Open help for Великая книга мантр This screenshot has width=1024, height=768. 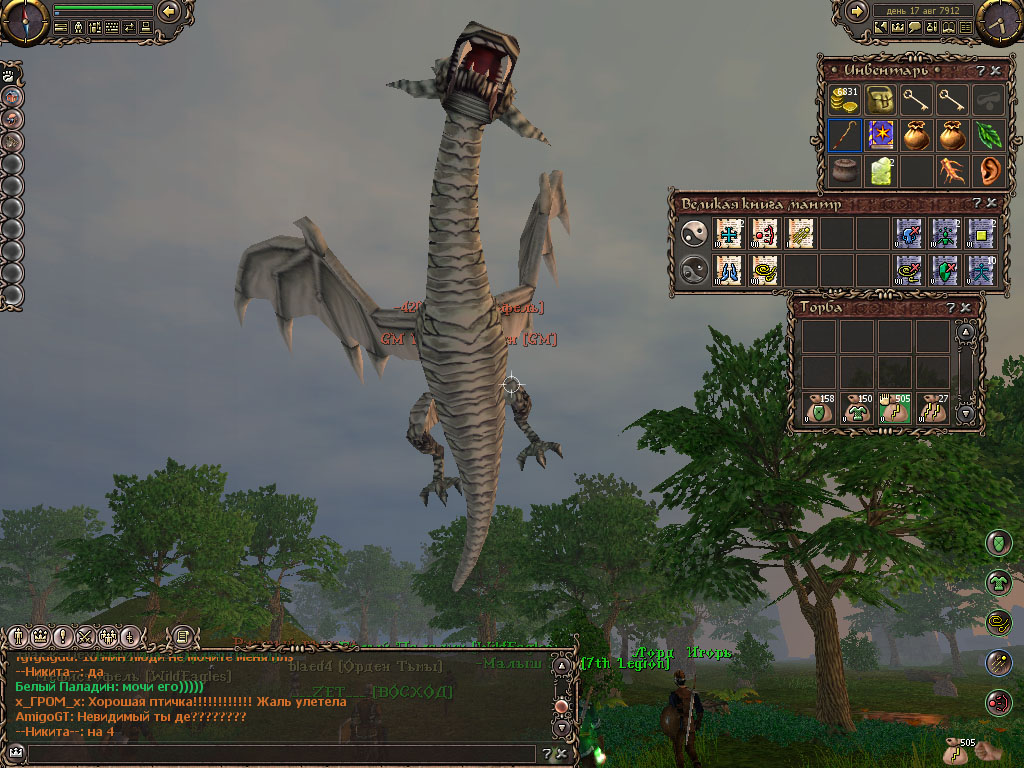[975, 203]
